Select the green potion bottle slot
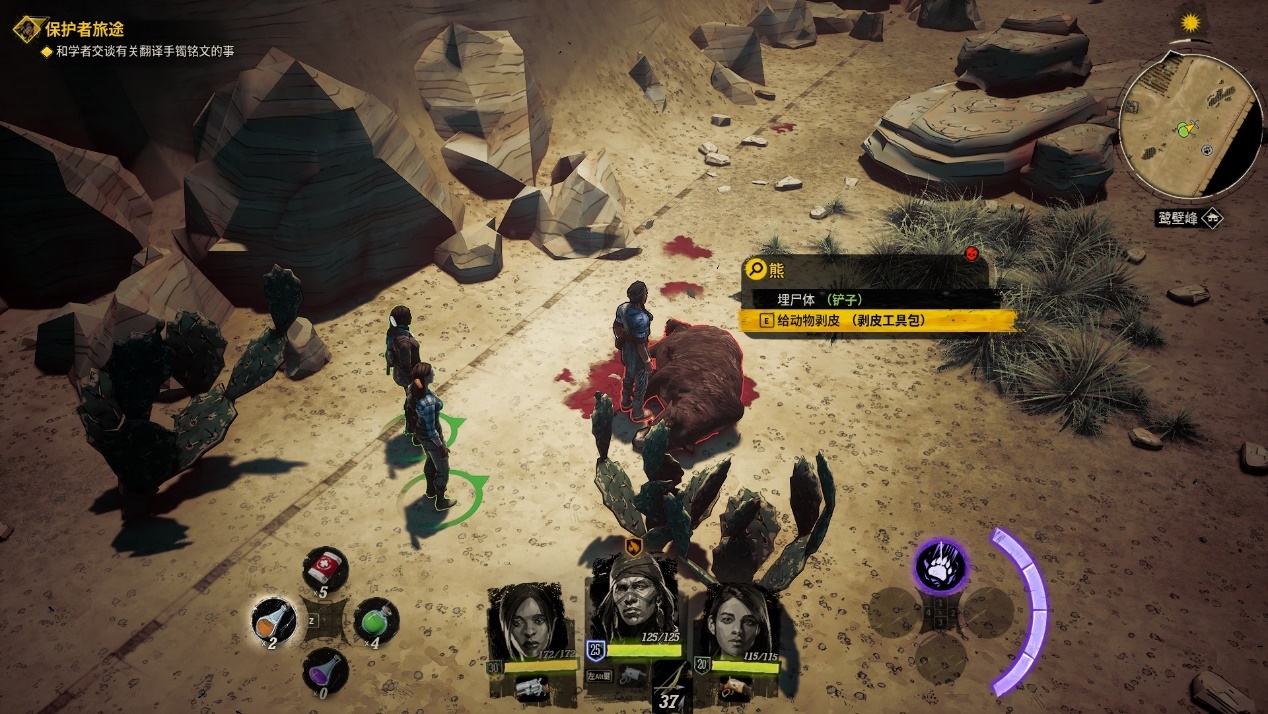Screen dimensions: 1268x714 [x=375, y=621]
